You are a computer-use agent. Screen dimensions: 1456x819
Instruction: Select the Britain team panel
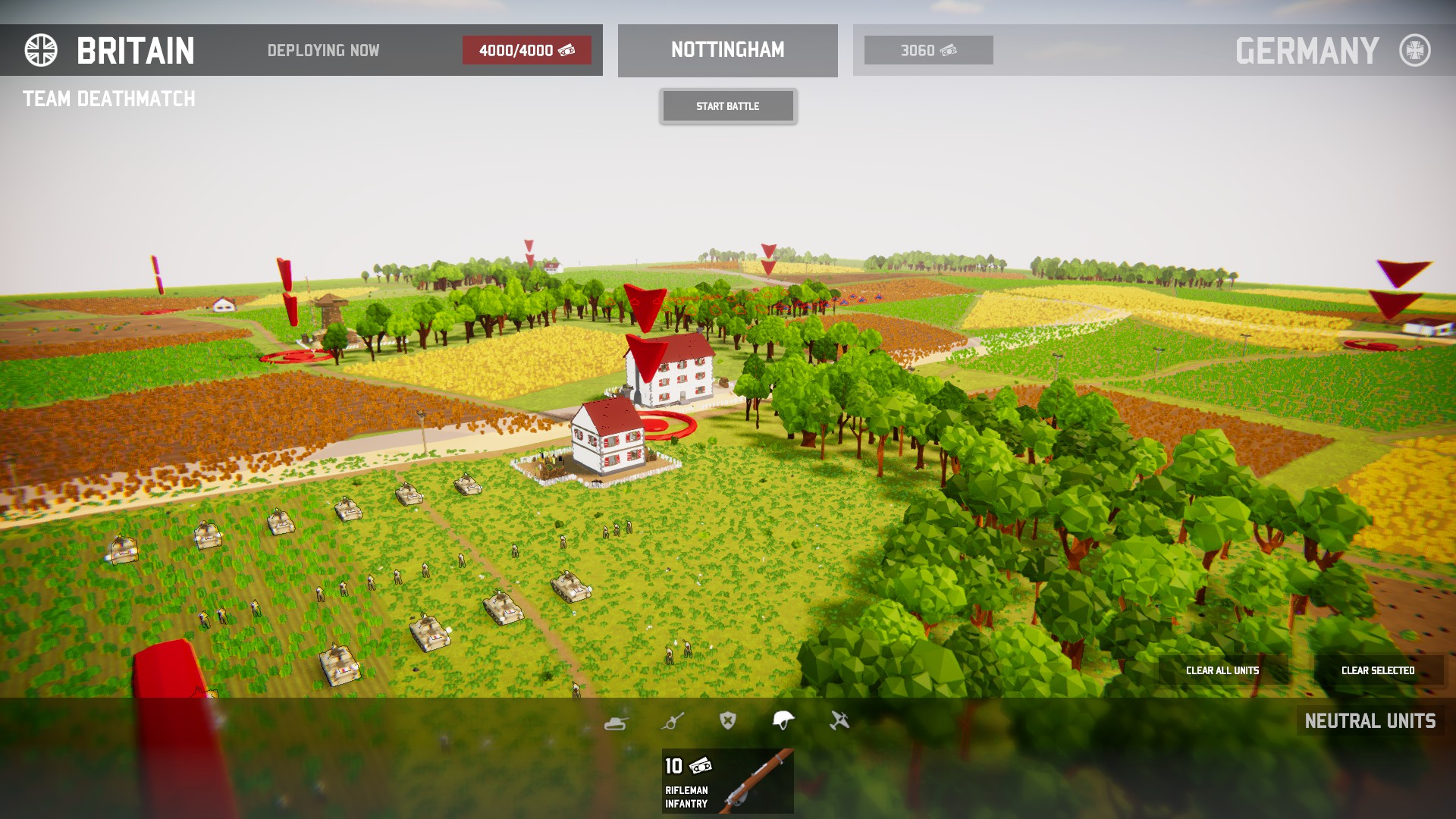tap(135, 51)
